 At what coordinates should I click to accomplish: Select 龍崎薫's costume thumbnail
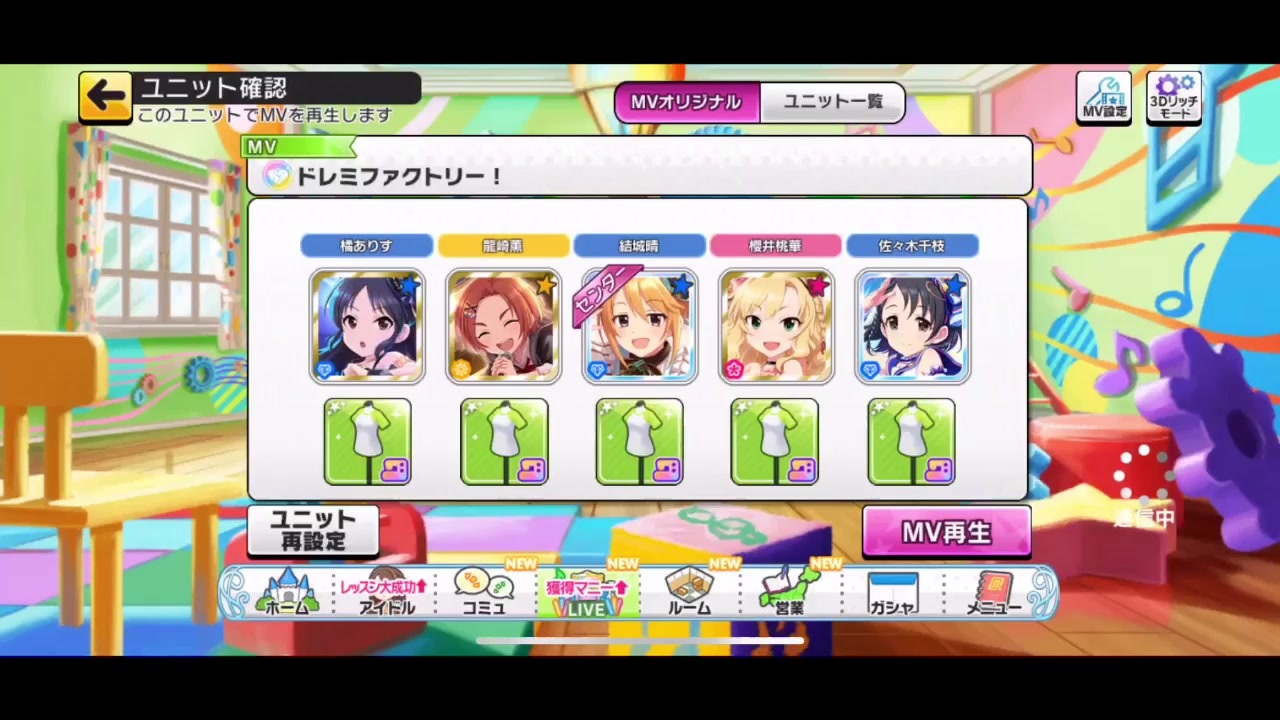click(504, 442)
